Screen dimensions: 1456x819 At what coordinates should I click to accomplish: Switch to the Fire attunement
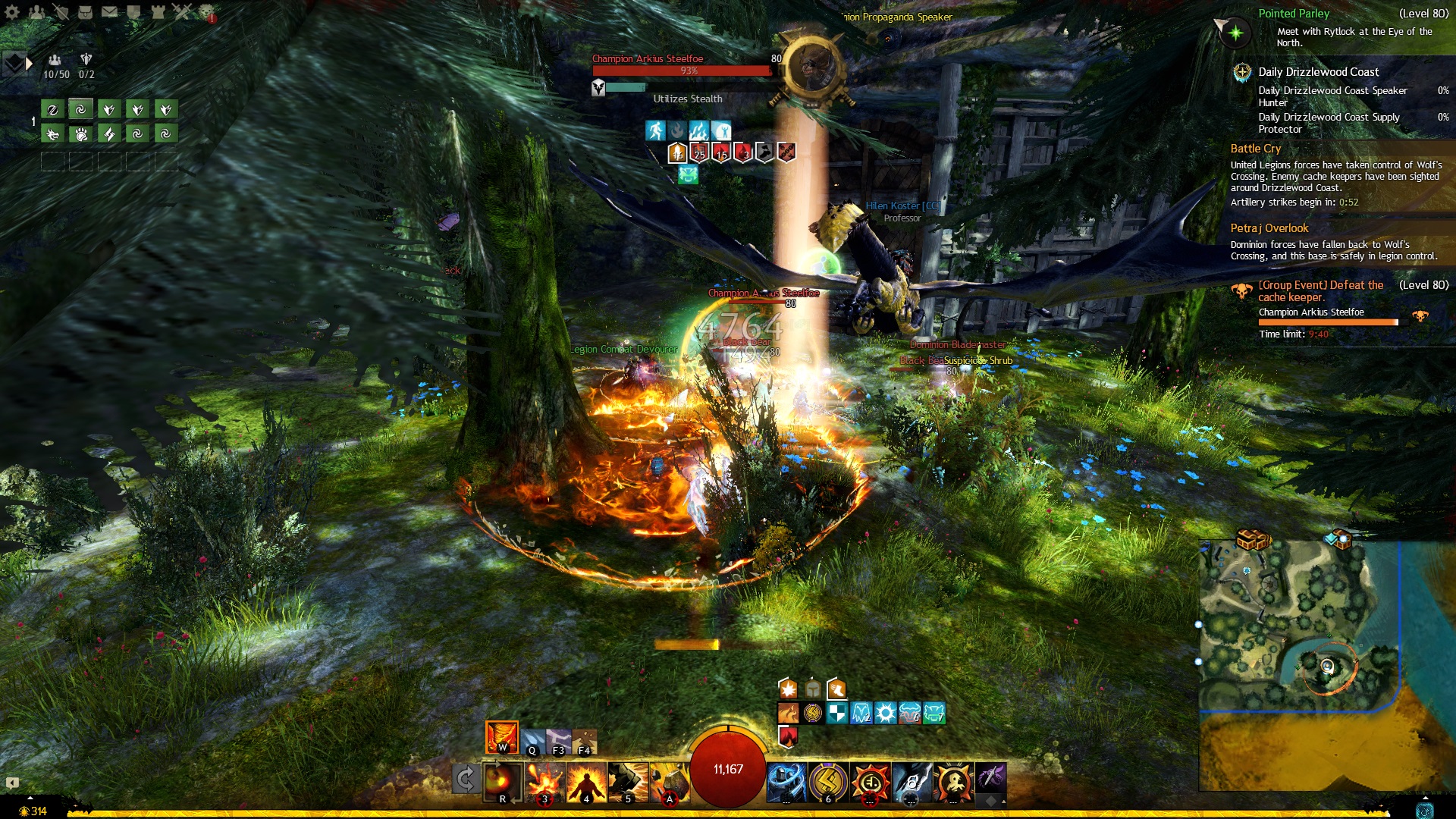(502, 737)
